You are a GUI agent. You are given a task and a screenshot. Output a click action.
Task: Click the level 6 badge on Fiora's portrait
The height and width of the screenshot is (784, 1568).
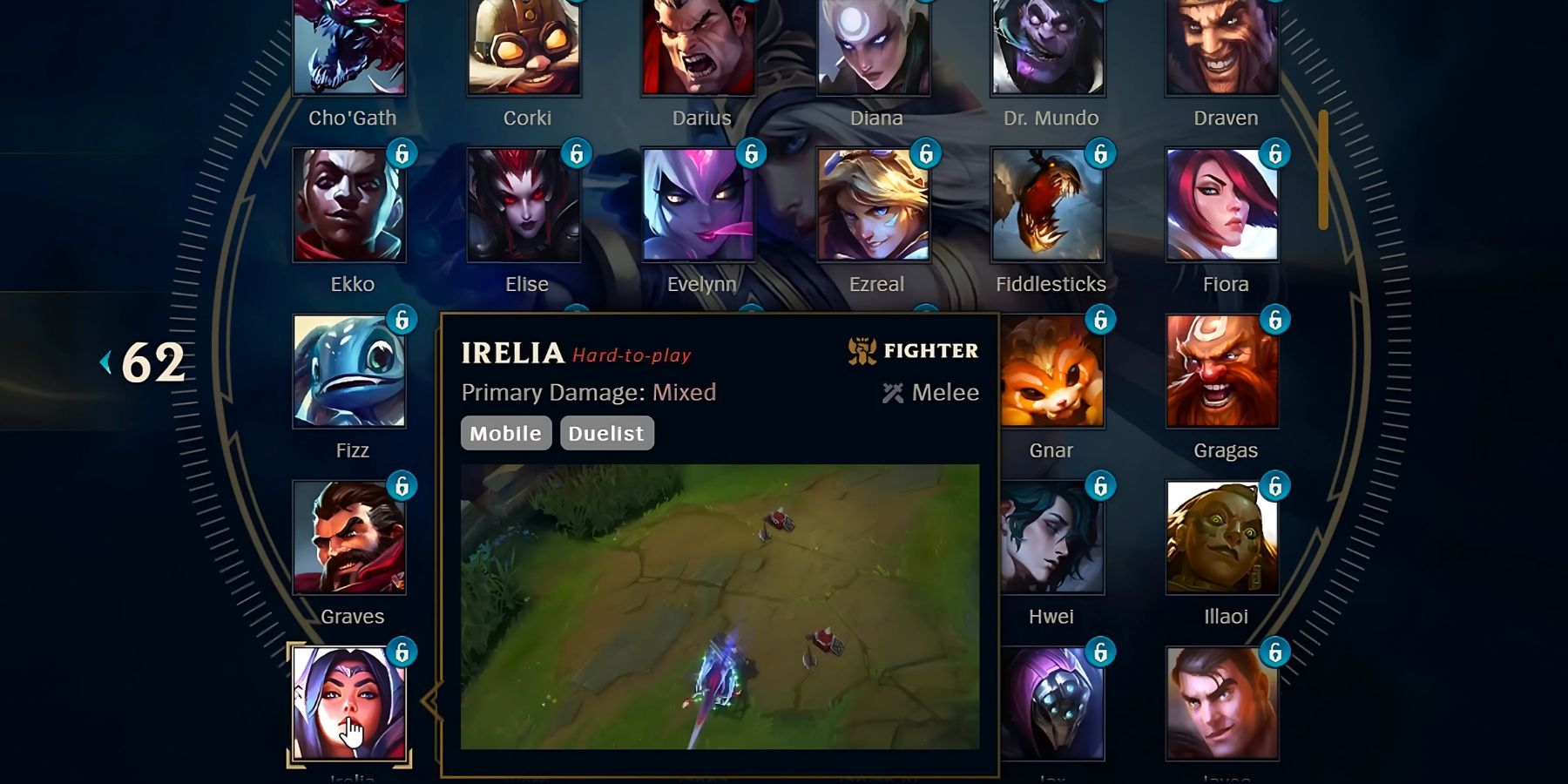coord(1276,157)
